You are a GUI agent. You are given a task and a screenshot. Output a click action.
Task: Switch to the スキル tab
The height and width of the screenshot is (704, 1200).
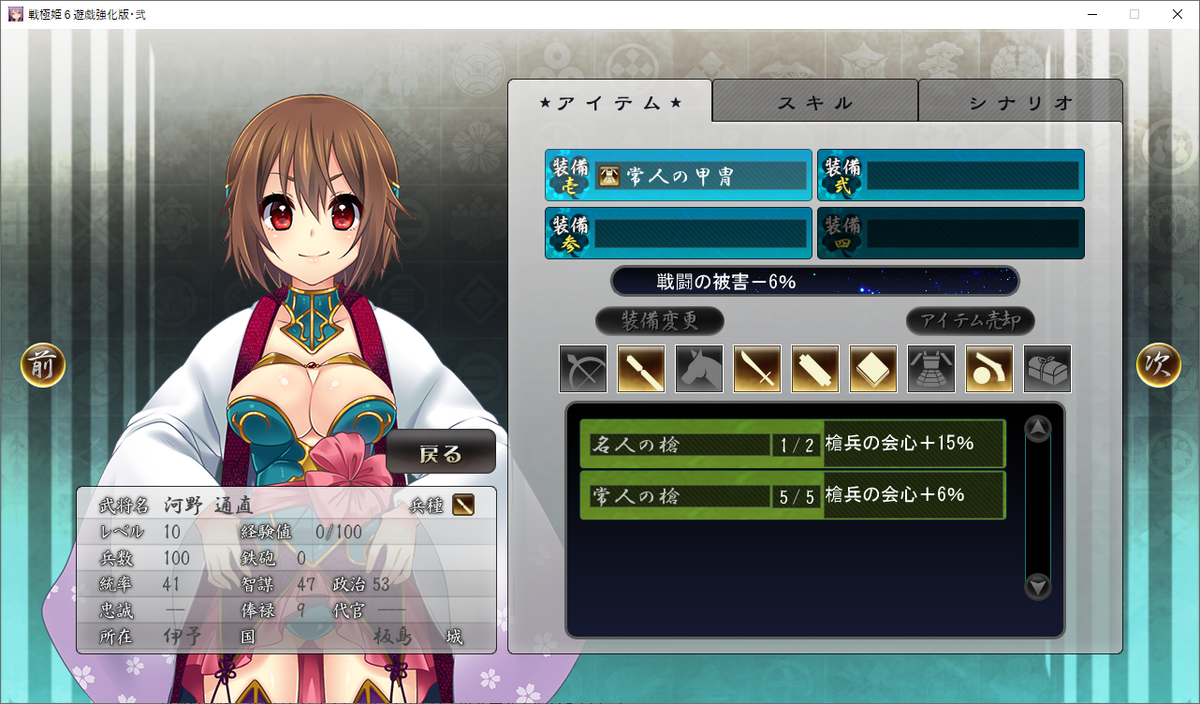tap(815, 102)
